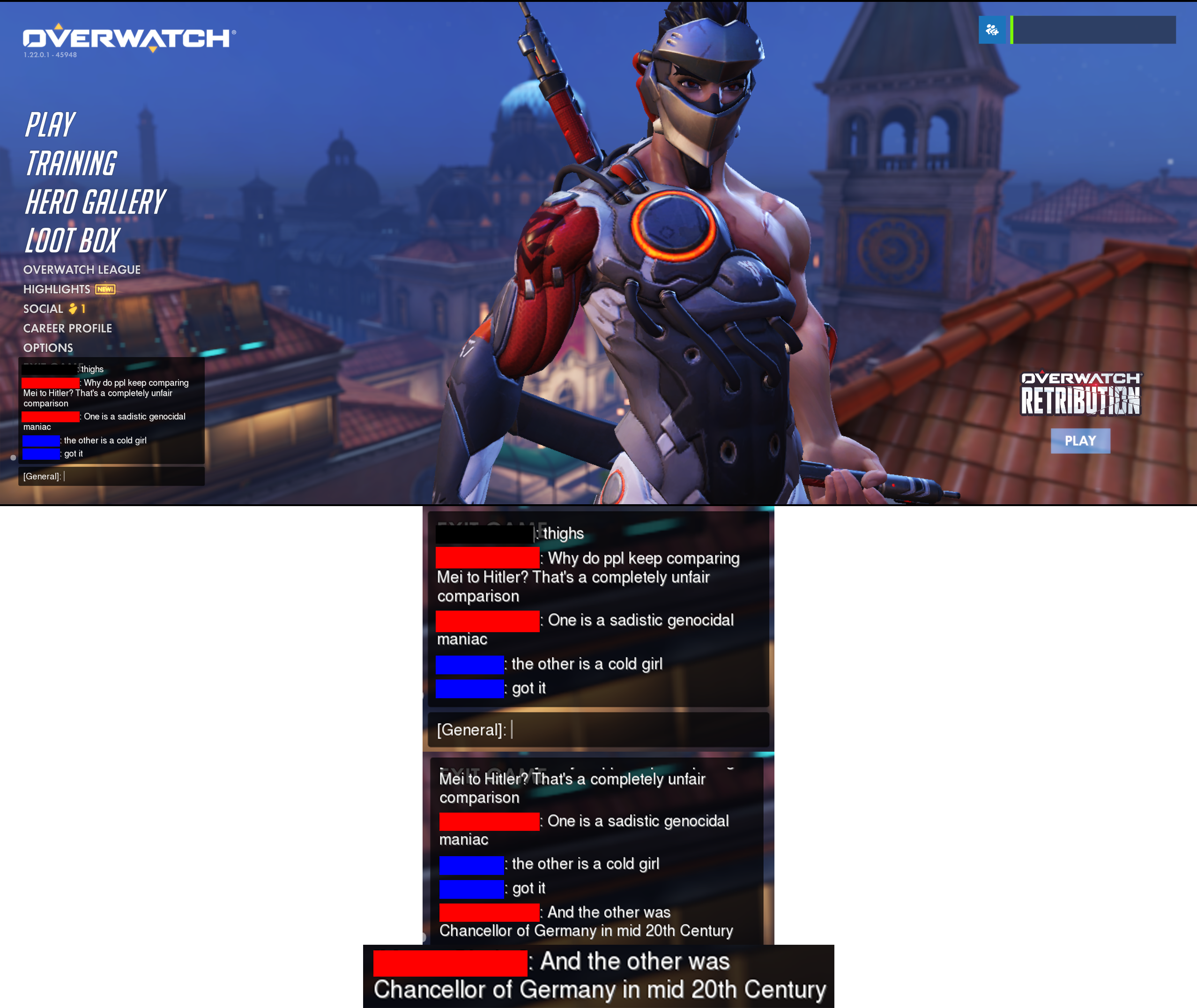1197x1008 pixels.
Task: View your CAREER PROFILE
Action: pyautogui.click(x=67, y=328)
